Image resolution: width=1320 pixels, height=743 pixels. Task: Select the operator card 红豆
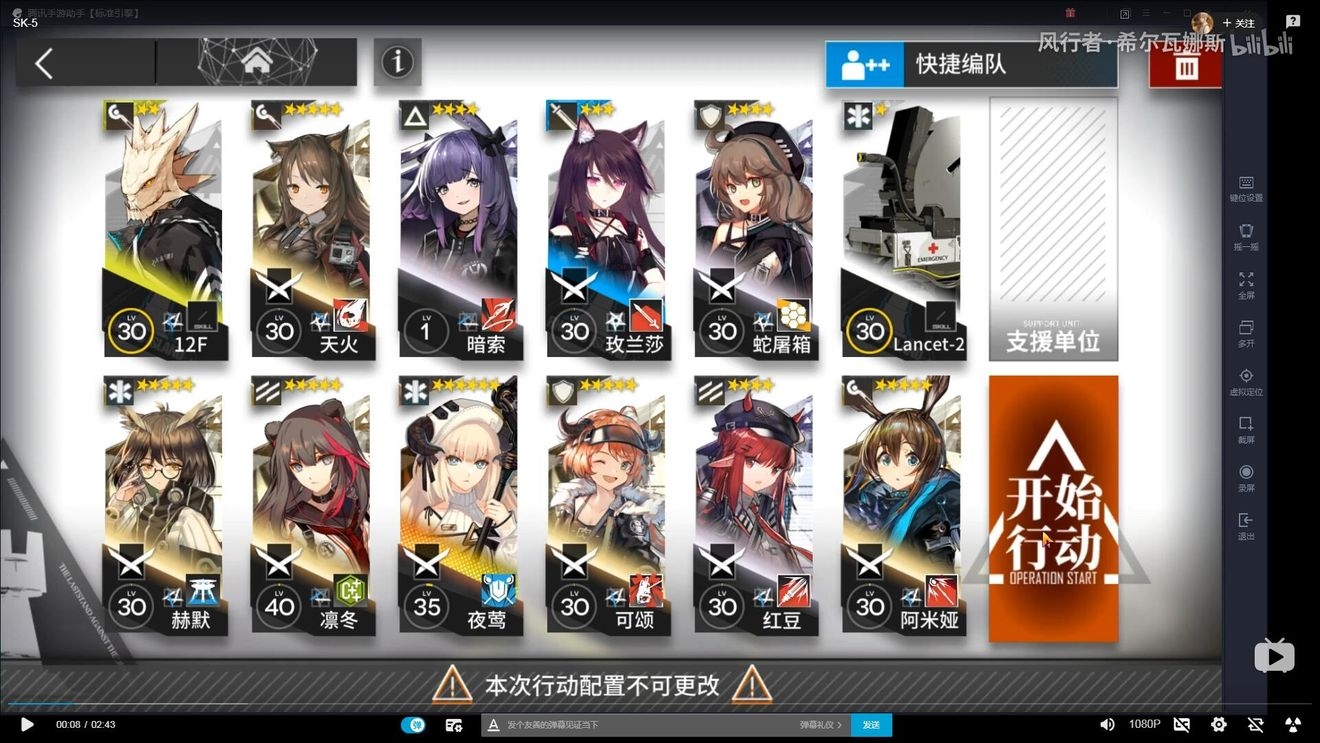754,505
